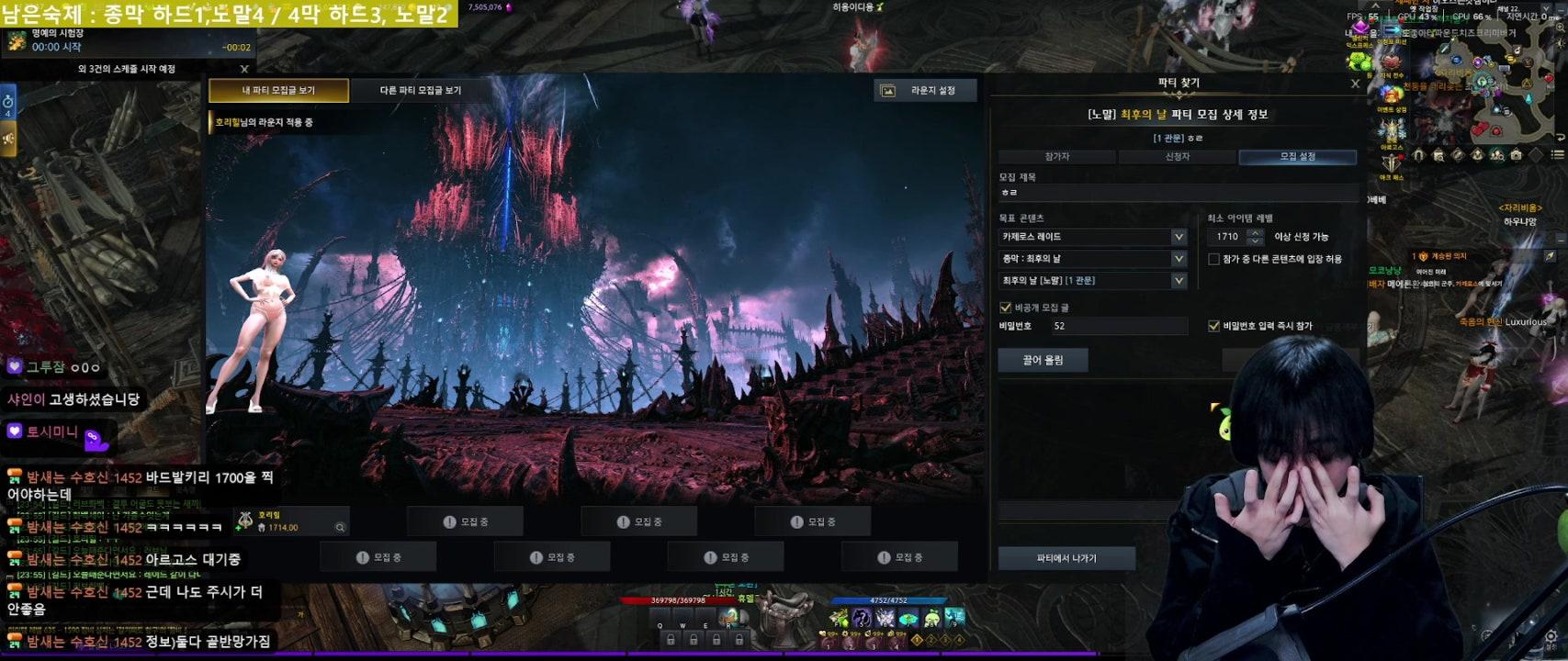Open the 최후의 날 [노말] 1 관문 dropdown

click(x=1093, y=281)
